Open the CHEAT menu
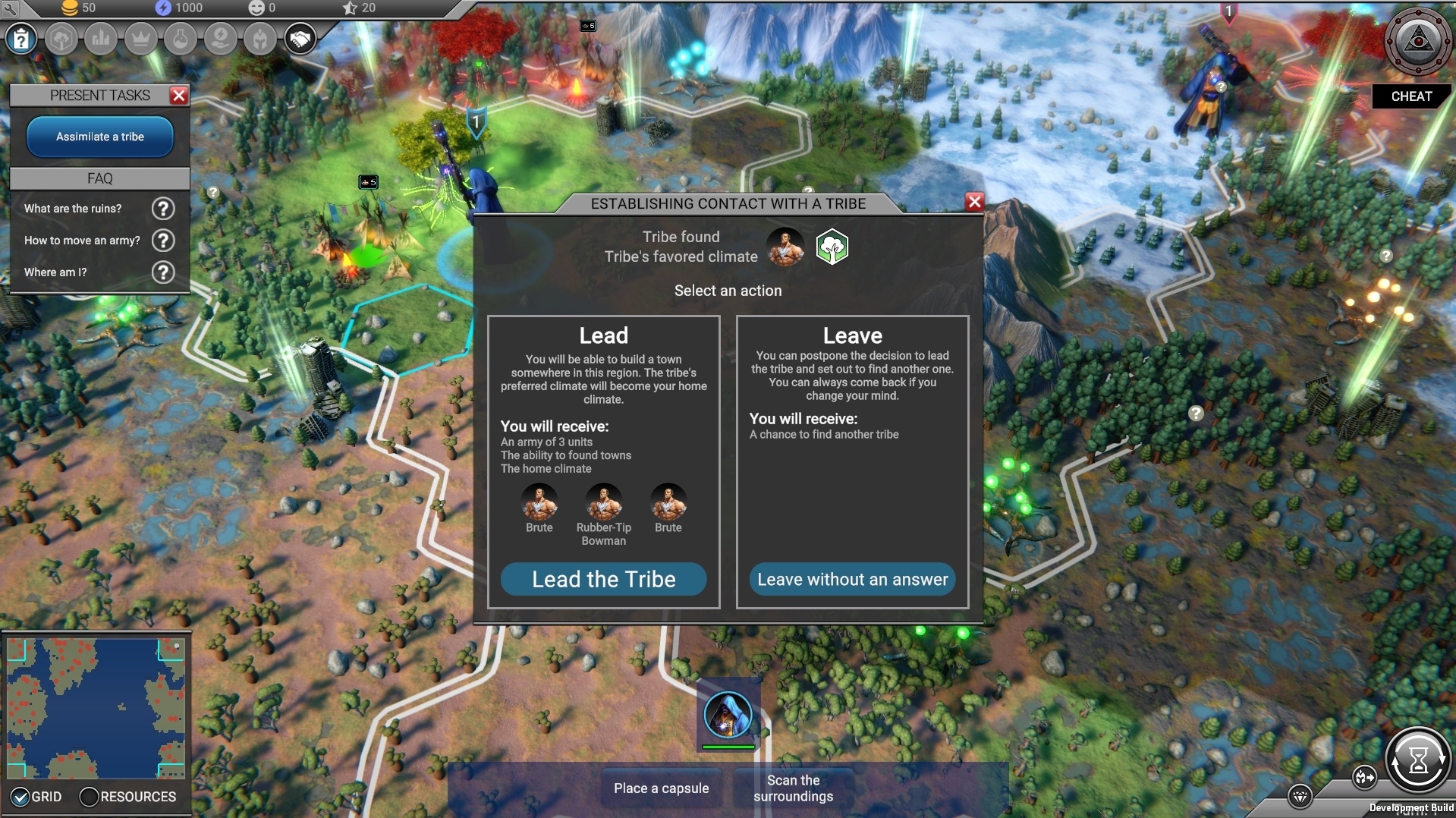The image size is (1456, 818). click(x=1410, y=96)
